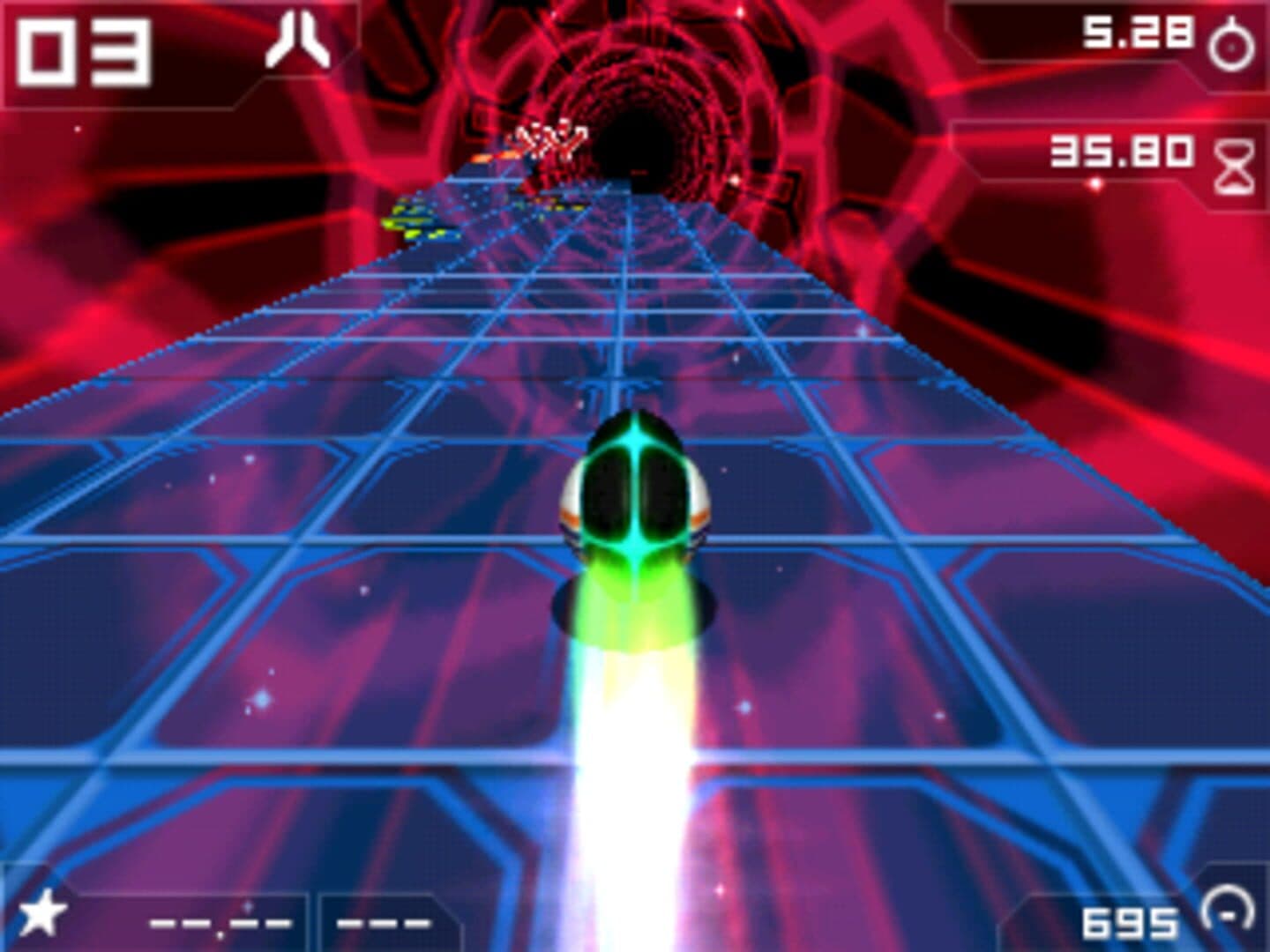Click the stopwatch icon
This screenshot has height=952, width=1270.
click(1231, 44)
